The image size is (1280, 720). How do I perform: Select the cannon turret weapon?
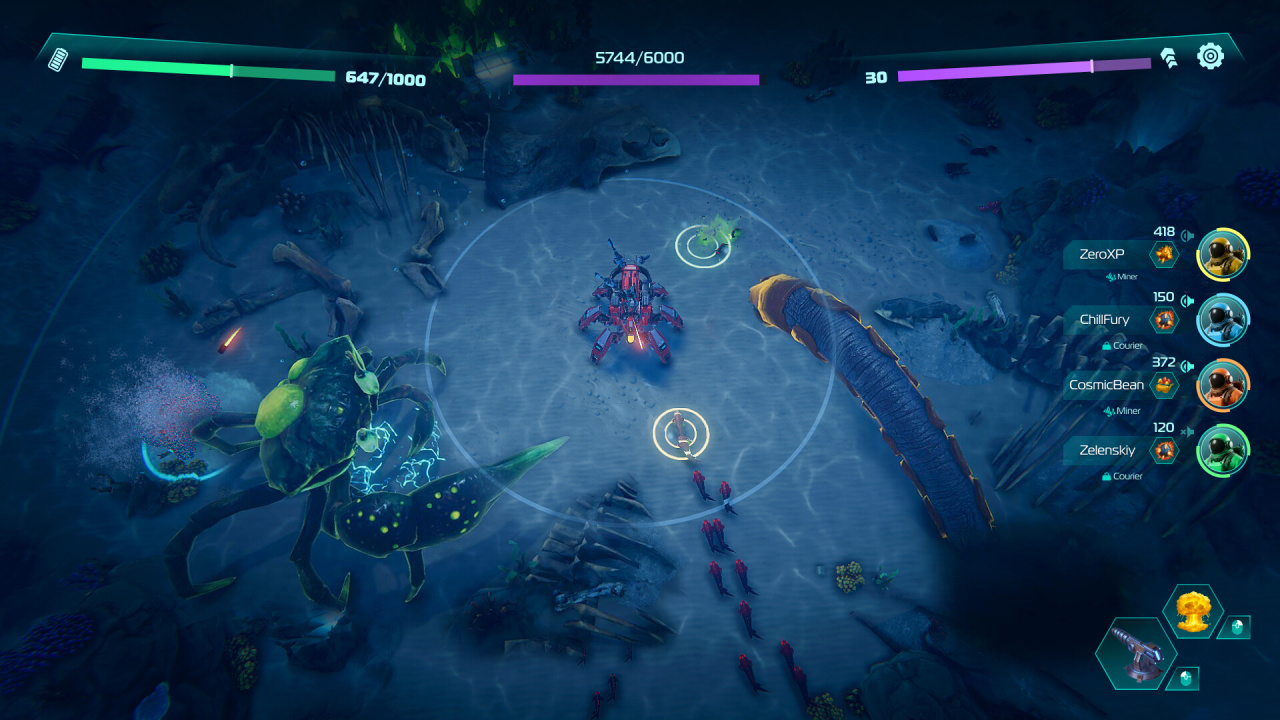pyautogui.click(x=1135, y=653)
